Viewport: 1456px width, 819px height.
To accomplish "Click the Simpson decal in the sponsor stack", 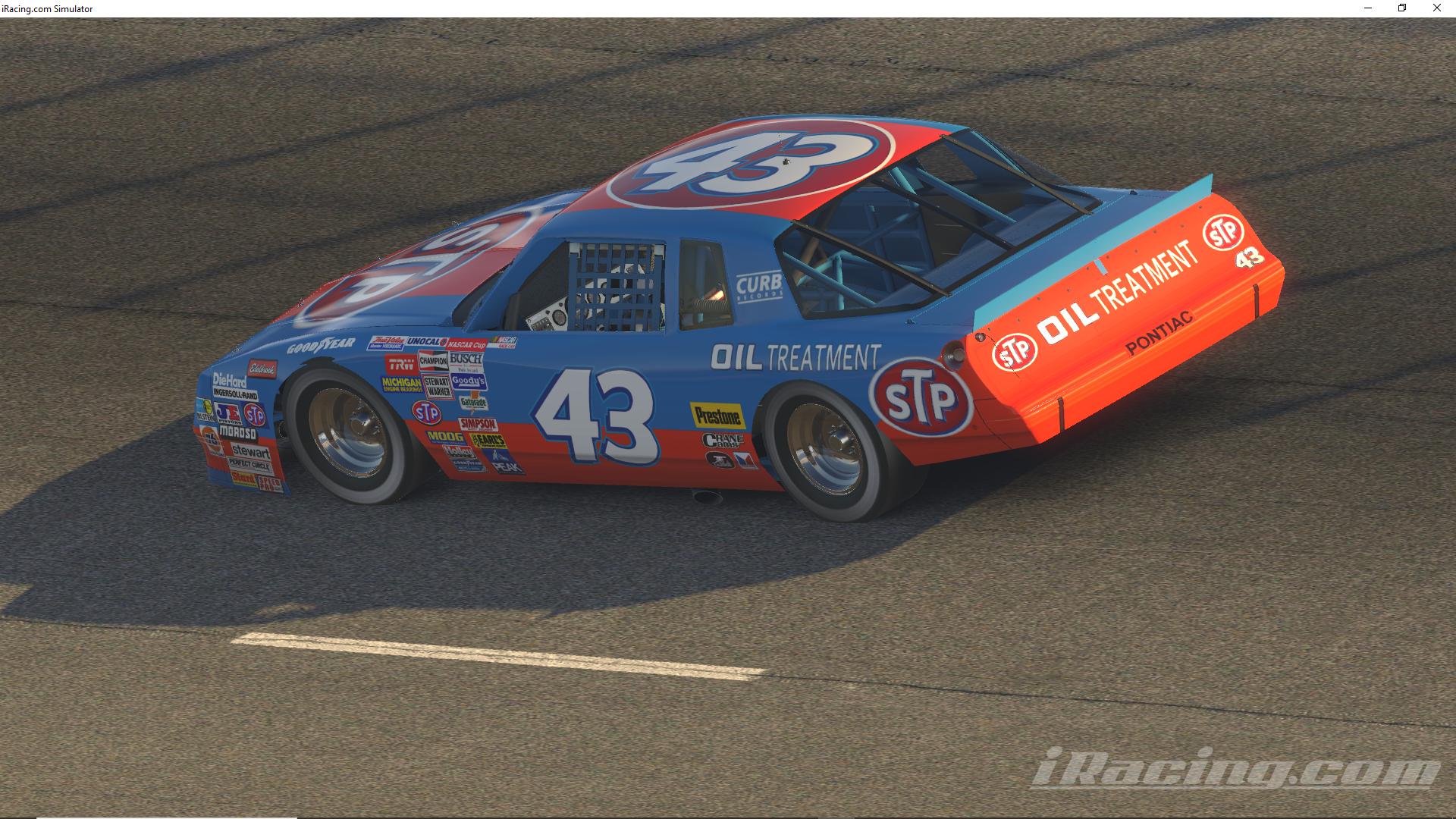I will pyautogui.click(x=478, y=424).
